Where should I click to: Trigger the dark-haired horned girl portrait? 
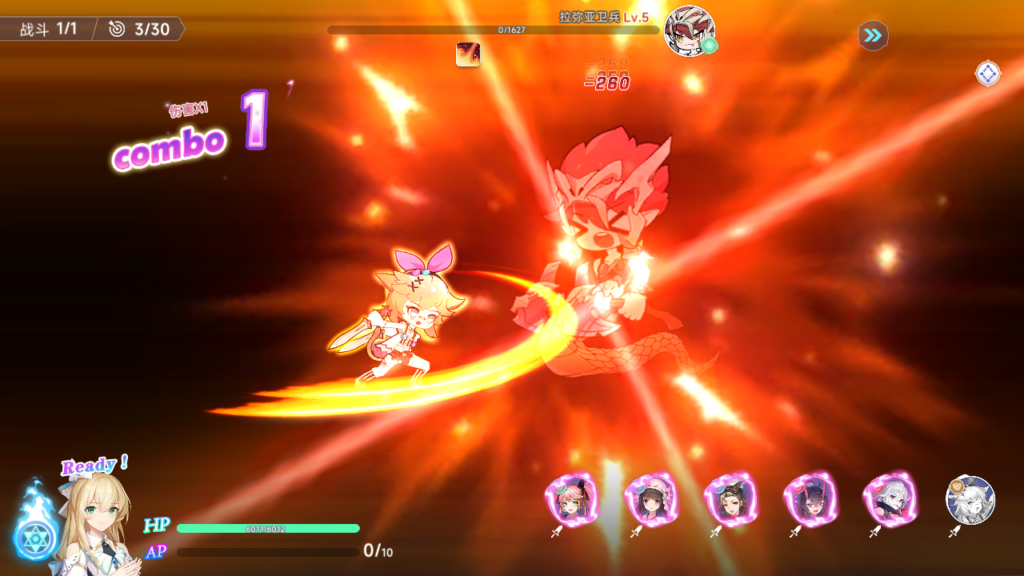pos(810,498)
